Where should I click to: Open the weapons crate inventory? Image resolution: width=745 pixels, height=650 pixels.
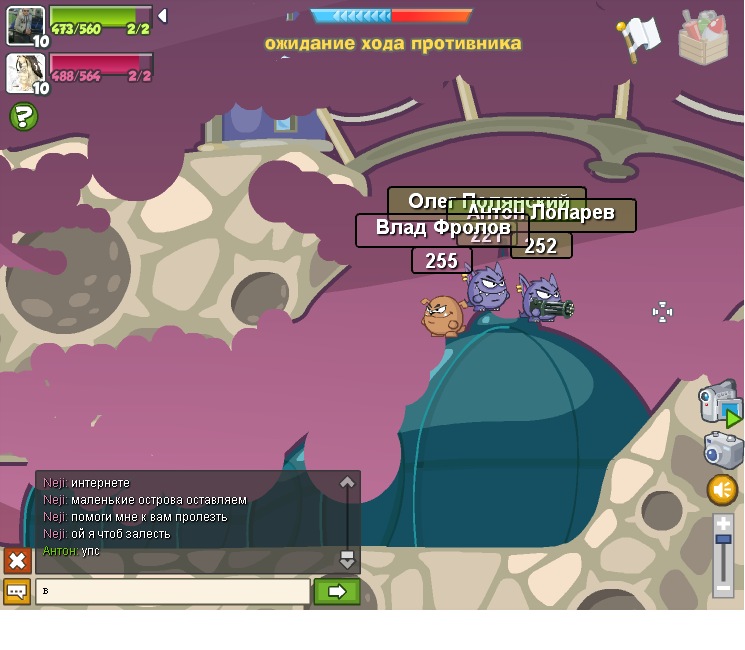pos(703,38)
